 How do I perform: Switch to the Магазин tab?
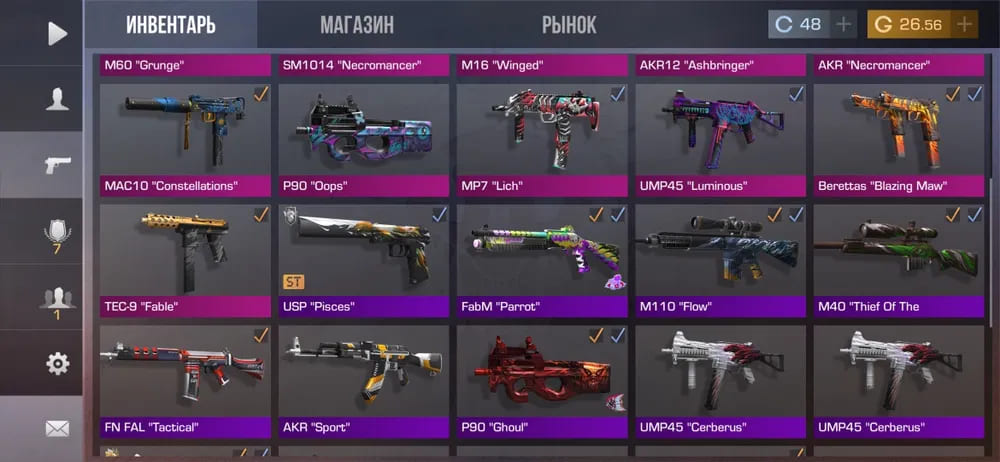point(356,25)
